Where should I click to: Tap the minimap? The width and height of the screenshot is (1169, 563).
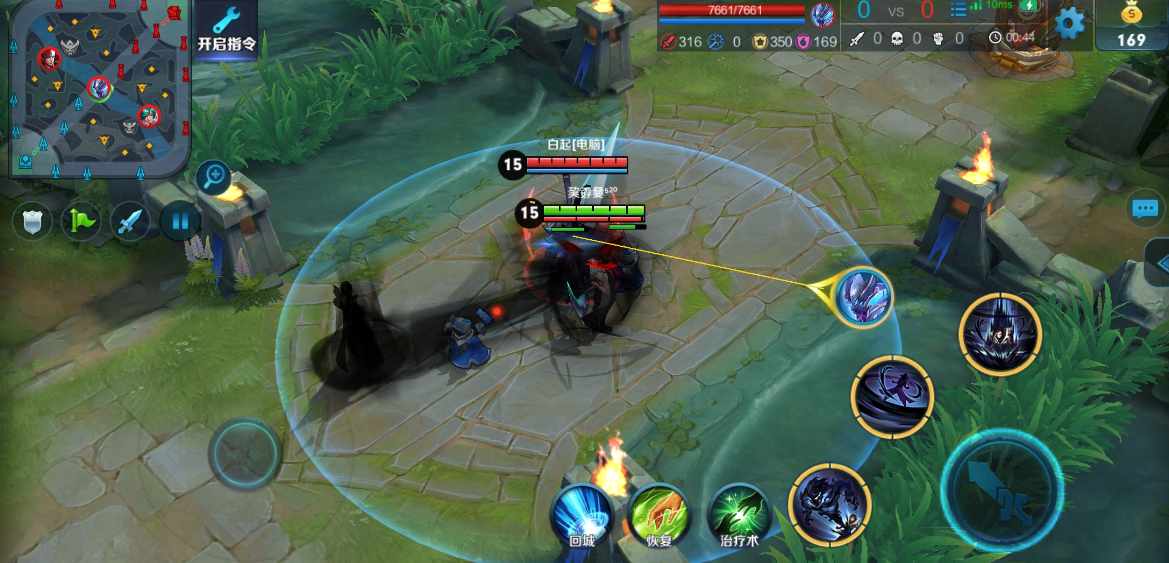[x=99, y=88]
